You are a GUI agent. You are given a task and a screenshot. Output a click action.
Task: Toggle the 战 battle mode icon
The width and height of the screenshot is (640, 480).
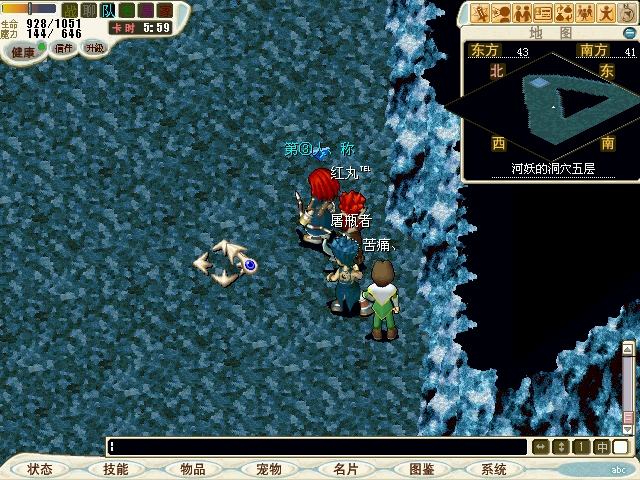point(70,10)
